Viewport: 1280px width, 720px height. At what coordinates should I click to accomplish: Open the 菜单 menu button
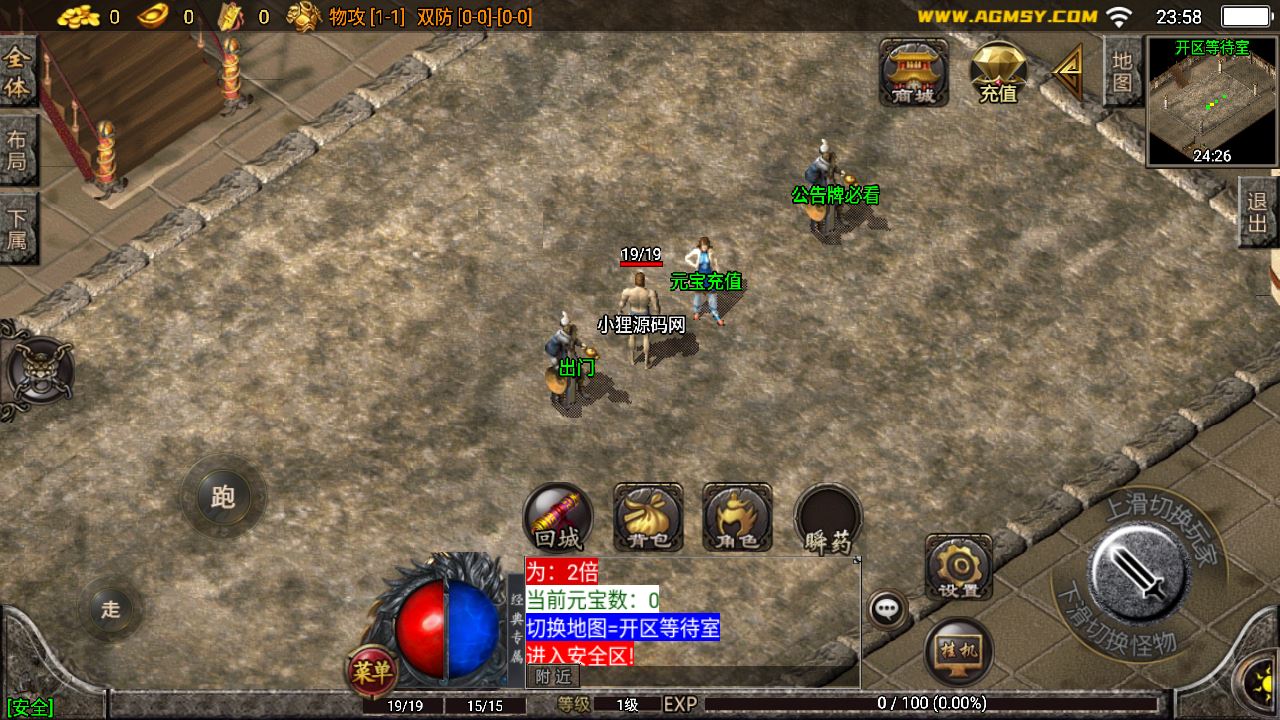click(x=371, y=672)
